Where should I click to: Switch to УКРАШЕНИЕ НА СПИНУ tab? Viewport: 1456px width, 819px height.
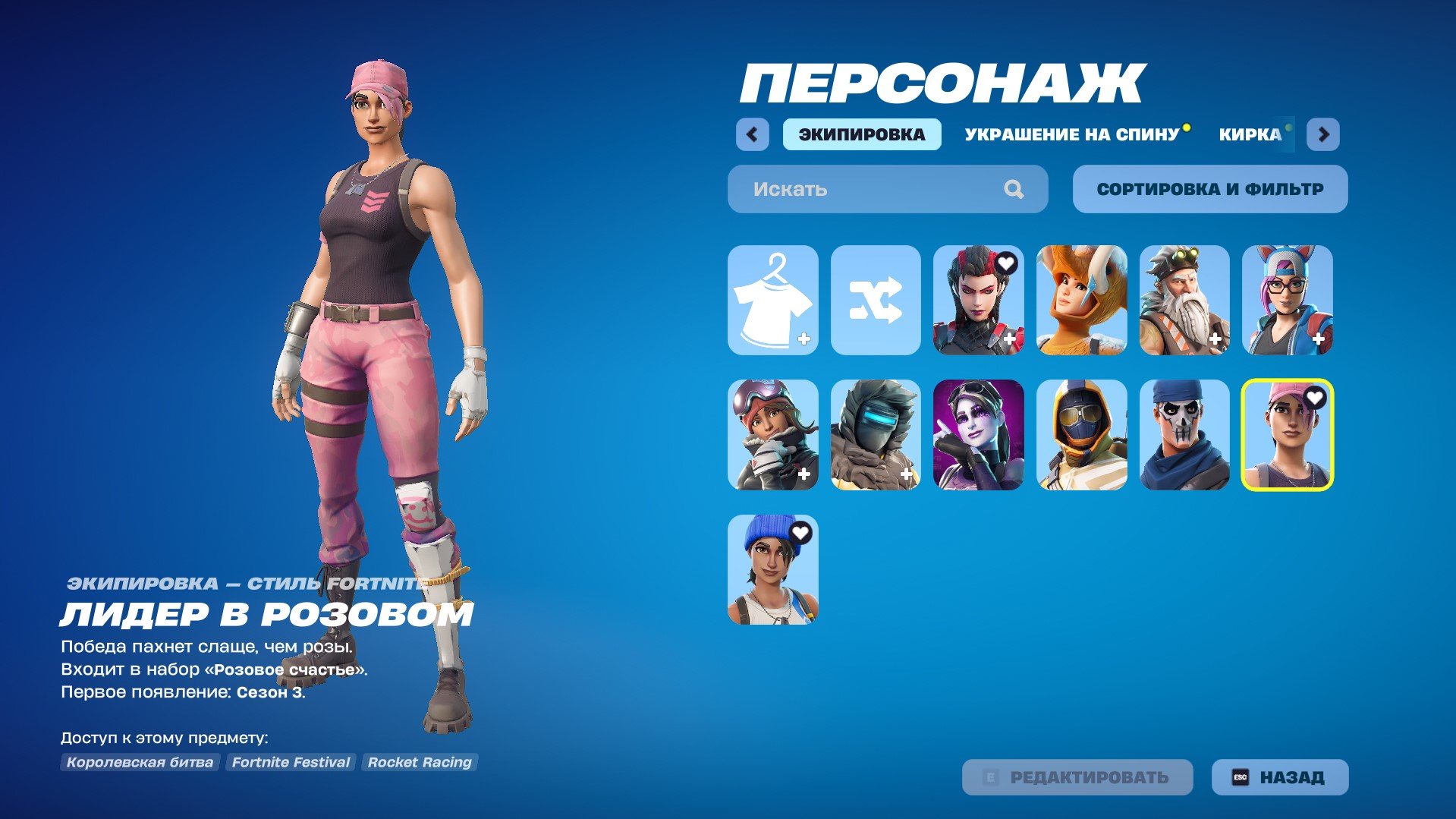click(1070, 135)
